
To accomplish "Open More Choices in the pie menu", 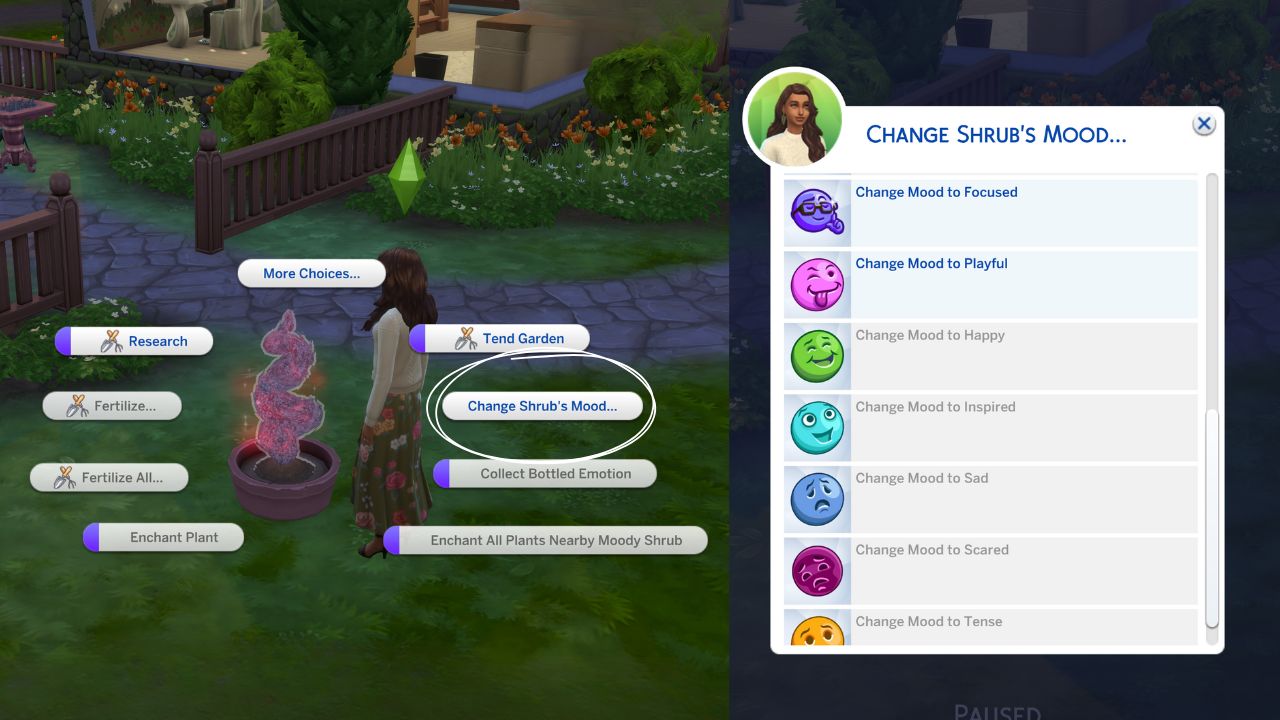I will [311, 272].
